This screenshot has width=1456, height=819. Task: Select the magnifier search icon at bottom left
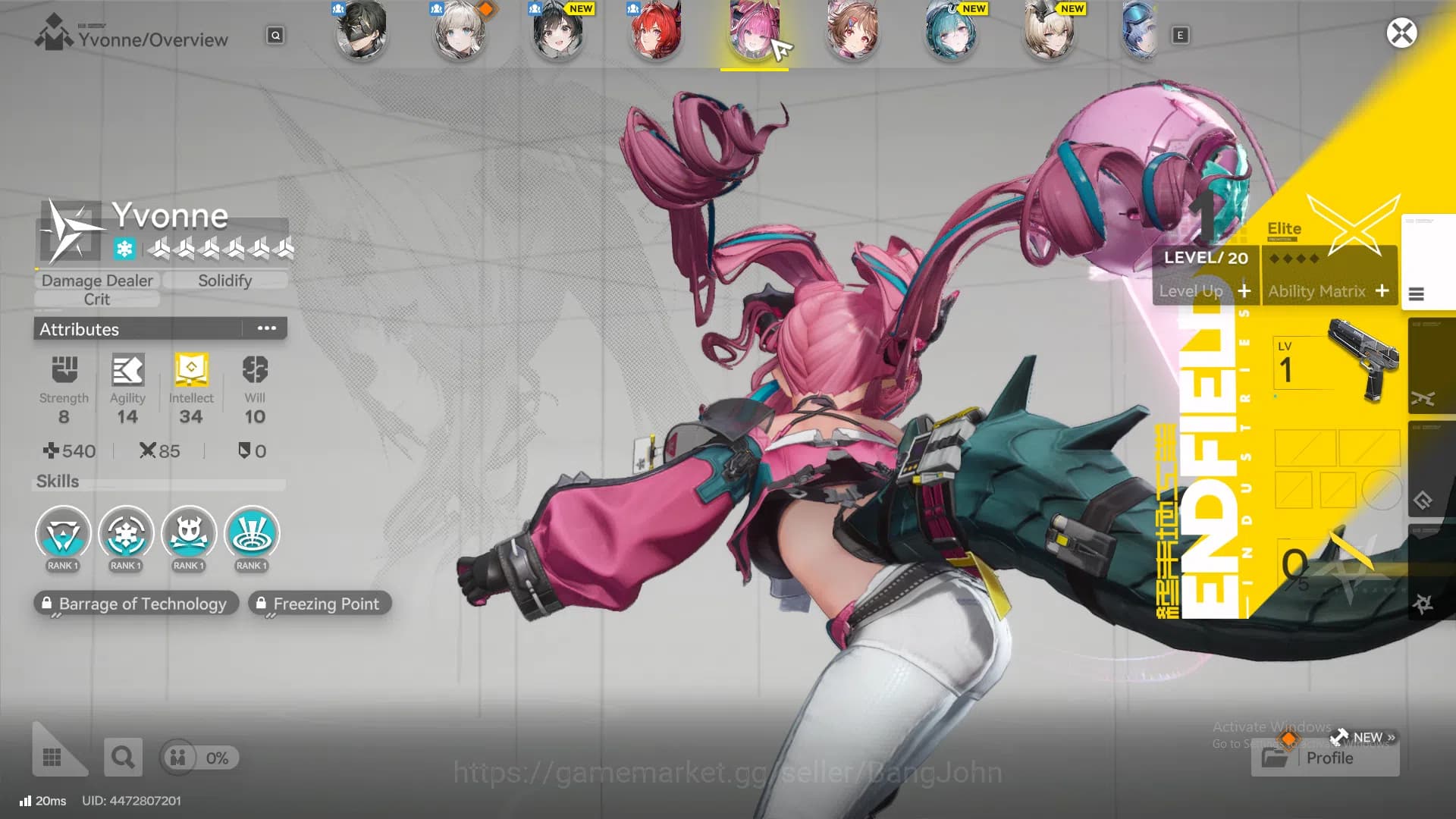pyautogui.click(x=123, y=757)
